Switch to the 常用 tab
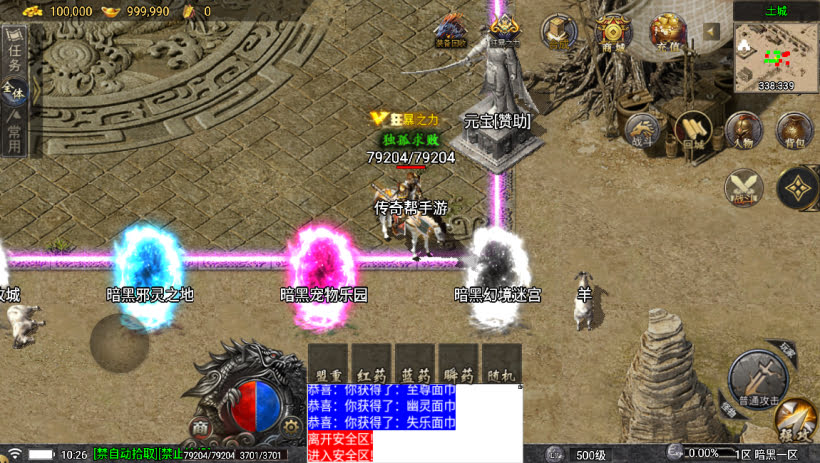This screenshot has height=463, width=820. (14, 138)
